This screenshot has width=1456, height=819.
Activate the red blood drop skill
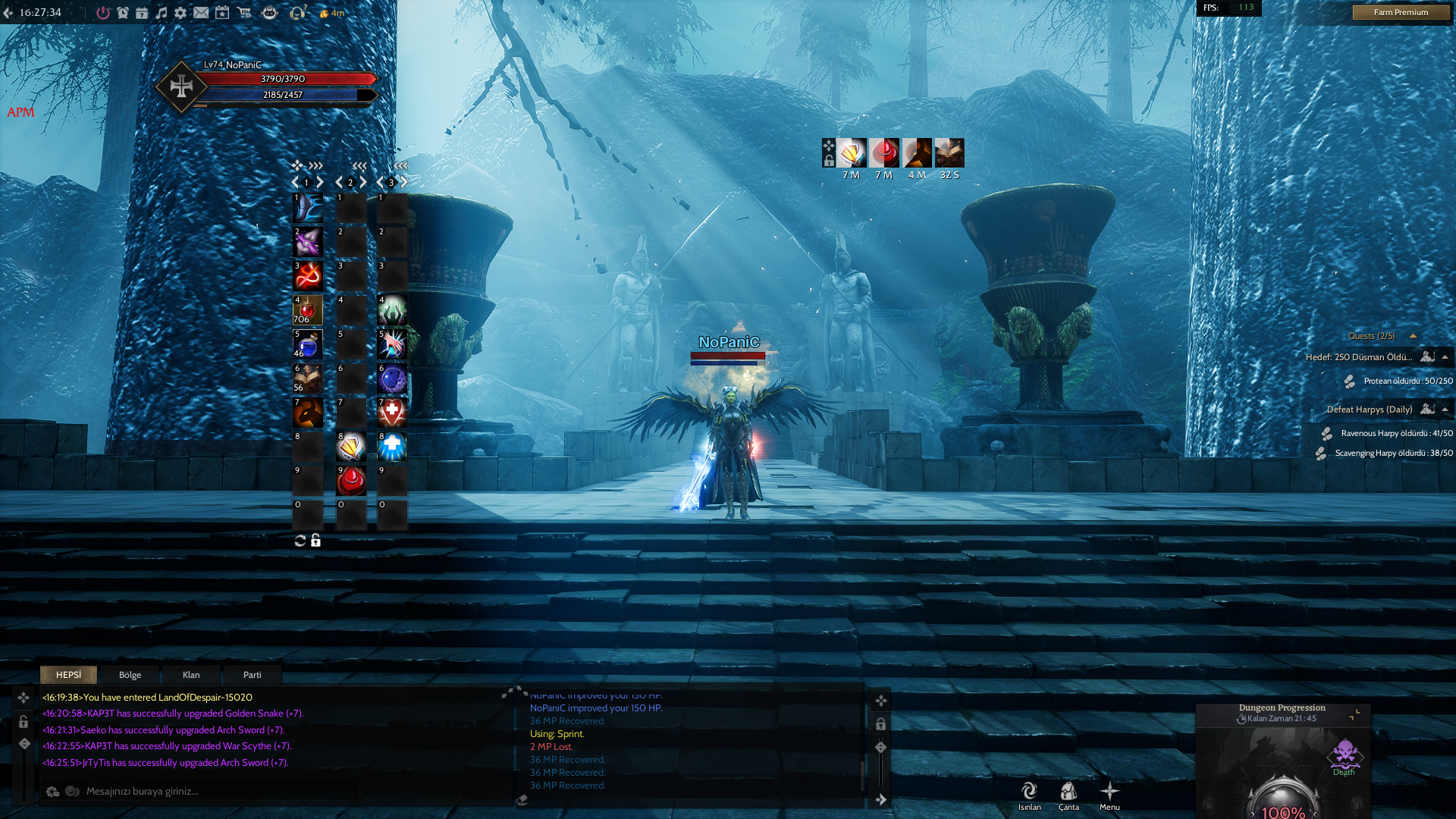tap(351, 481)
